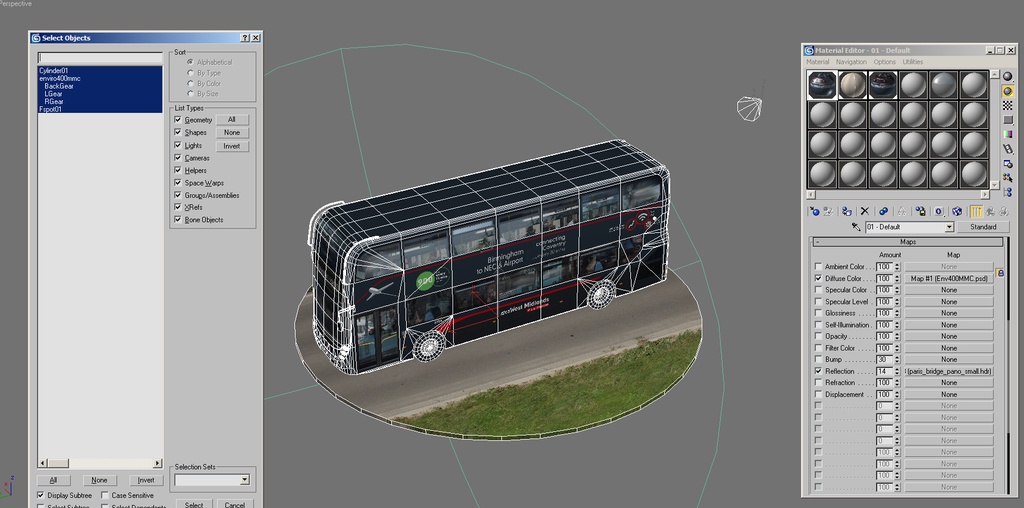The height and width of the screenshot is (508, 1024).
Task: Uncheck the Cameras list type
Action: point(178,158)
